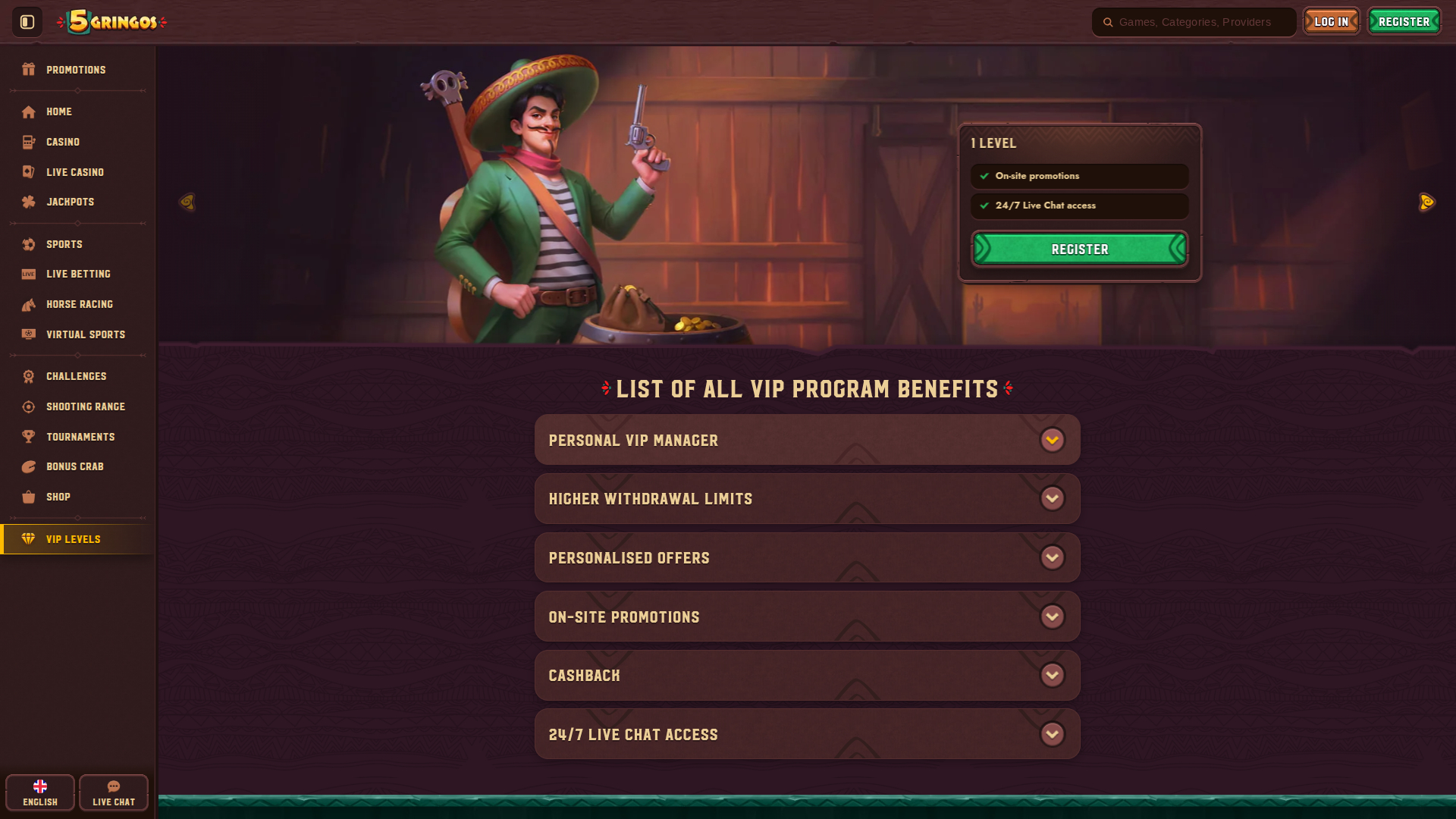Open the Jackpots section via its icon
This screenshot has width=1456, height=819.
click(28, 202)
